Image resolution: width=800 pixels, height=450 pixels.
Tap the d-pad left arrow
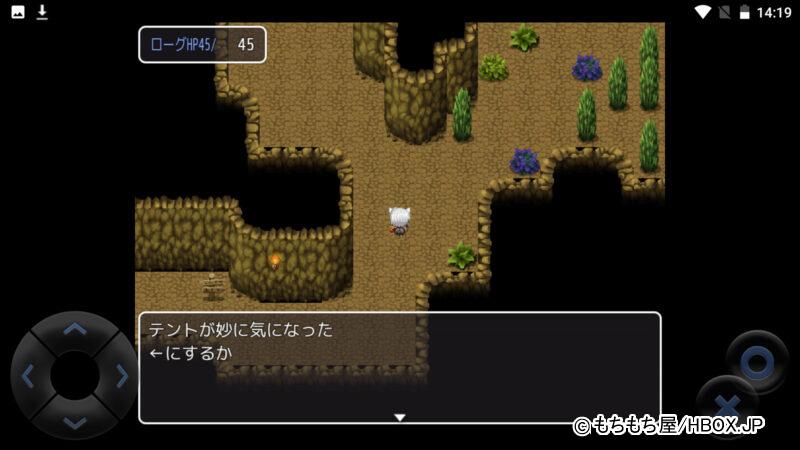point(28,377)
